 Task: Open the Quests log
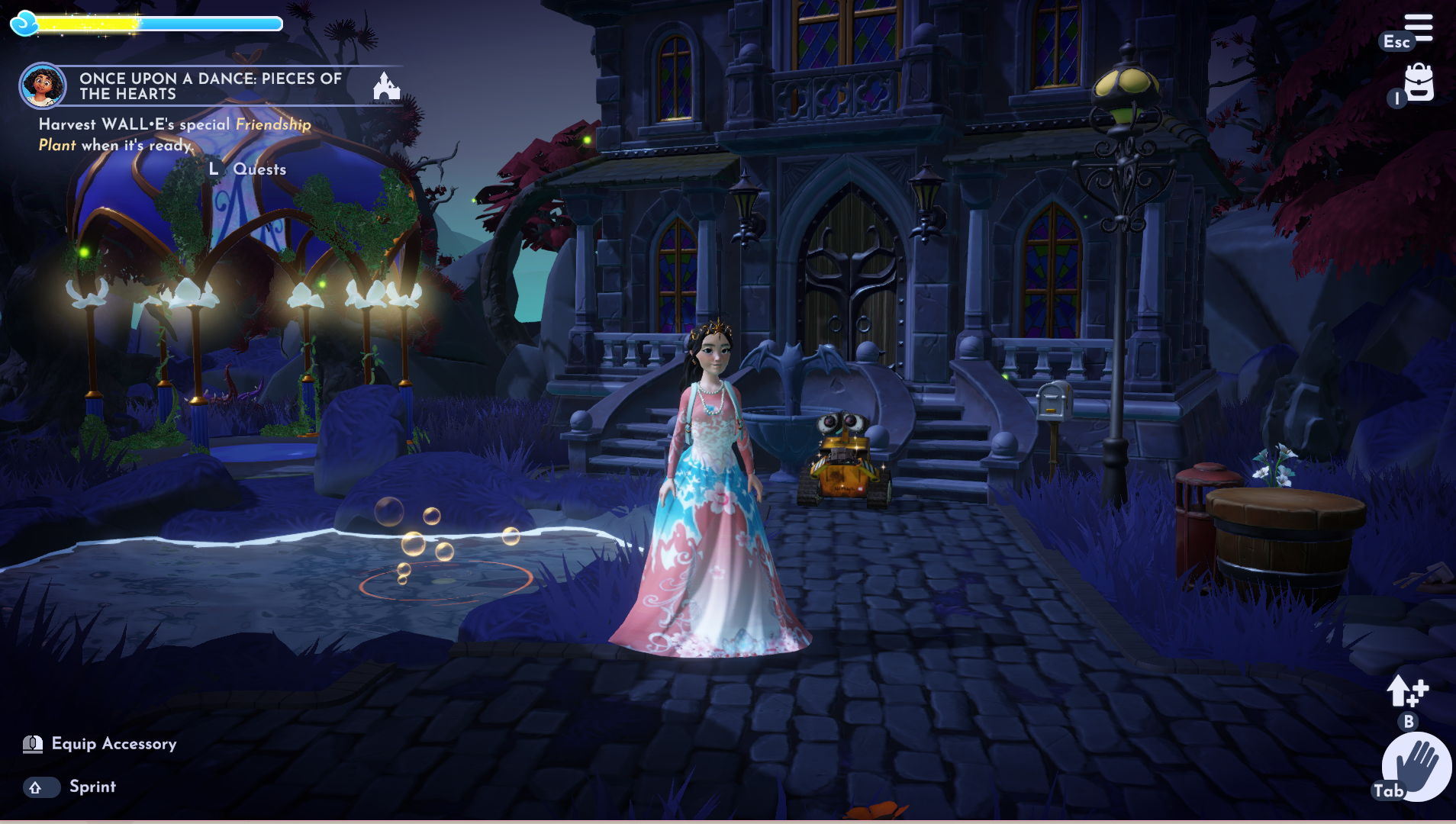click(x=259, y=169)
